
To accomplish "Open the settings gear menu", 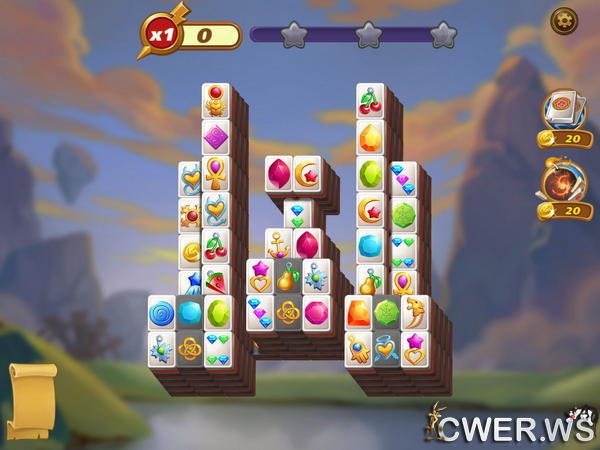I will click(563, 19).
